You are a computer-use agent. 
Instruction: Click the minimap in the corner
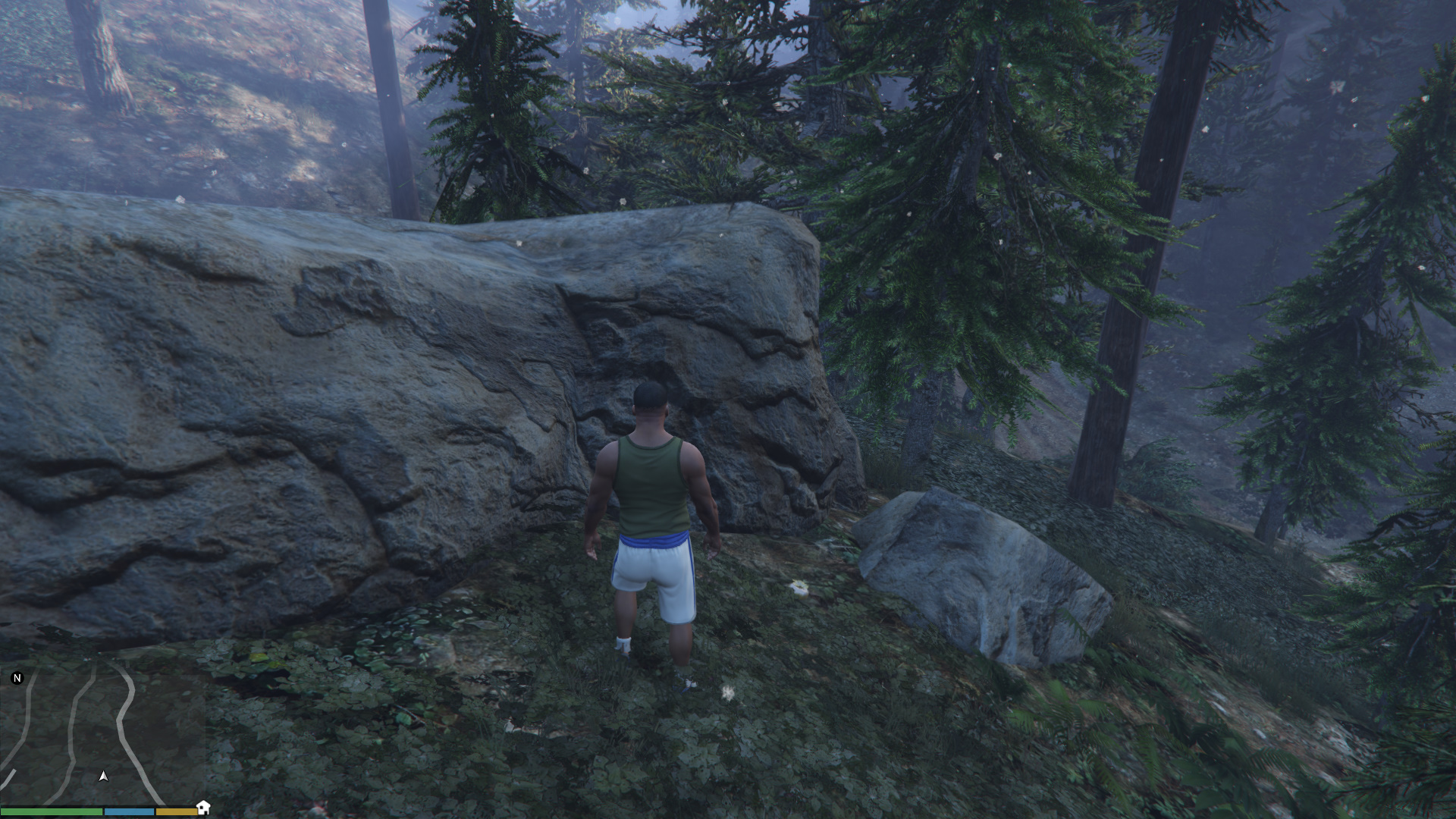pyautogui.click(x=102, y=734)
